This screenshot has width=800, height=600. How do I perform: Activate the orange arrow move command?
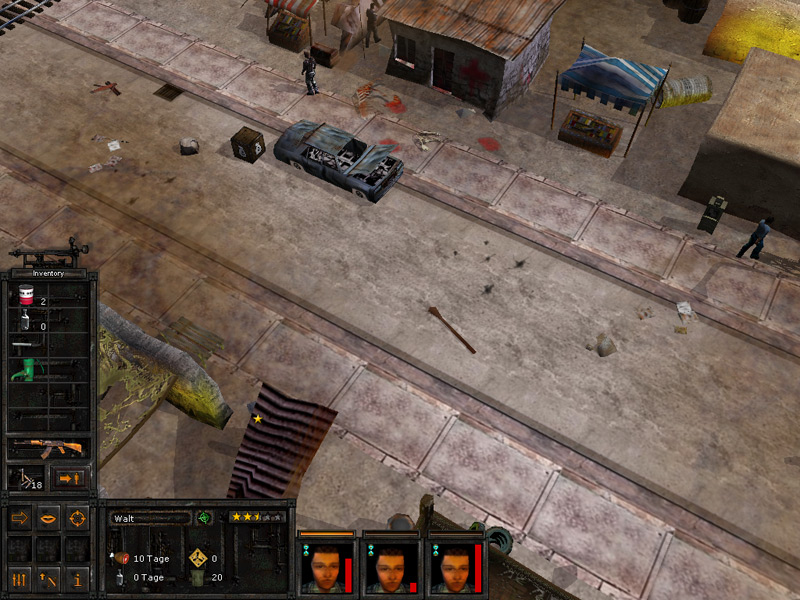point(20,518)
